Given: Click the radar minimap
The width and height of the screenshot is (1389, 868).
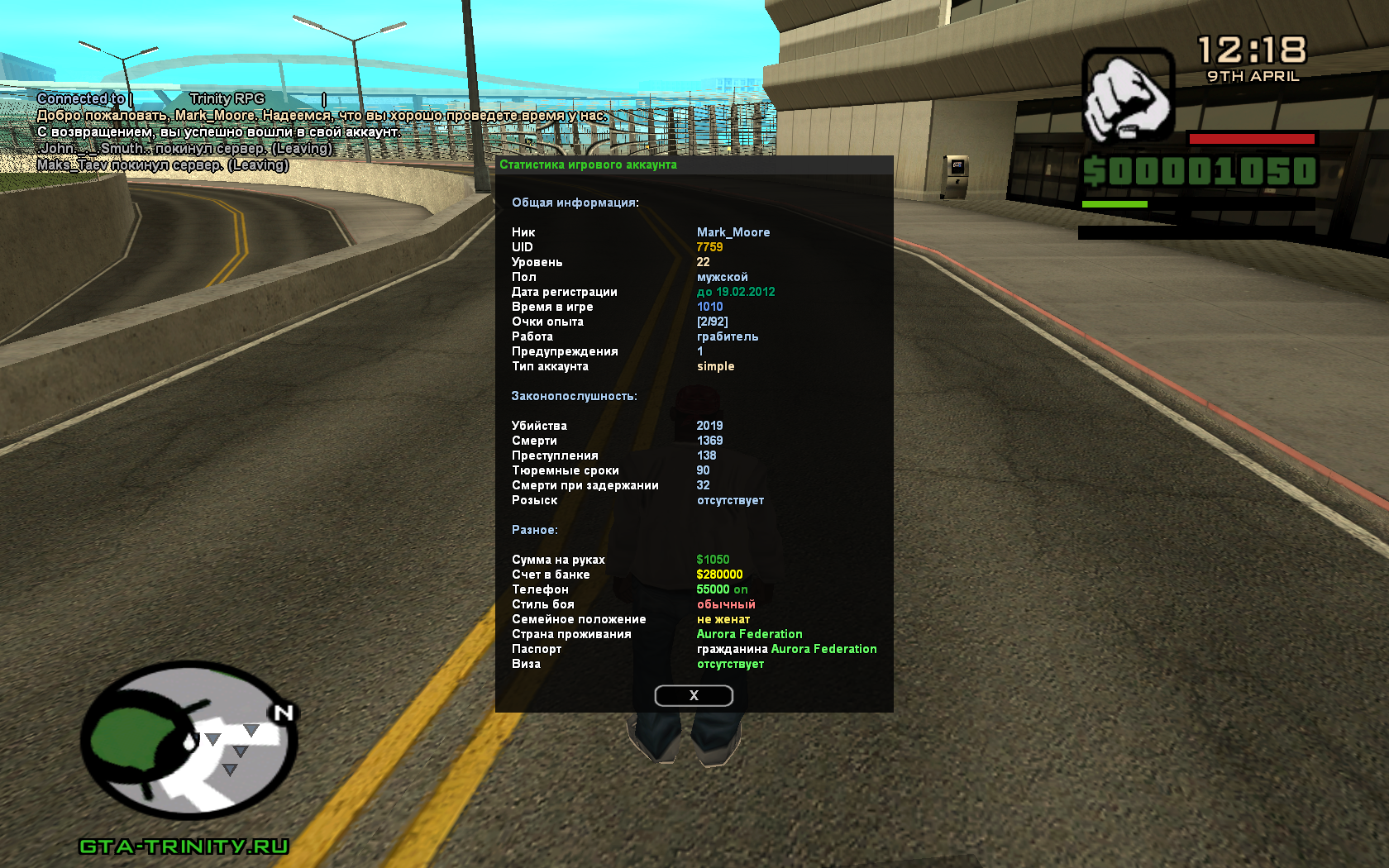Looking at the screenshot, I should [189, 739].
